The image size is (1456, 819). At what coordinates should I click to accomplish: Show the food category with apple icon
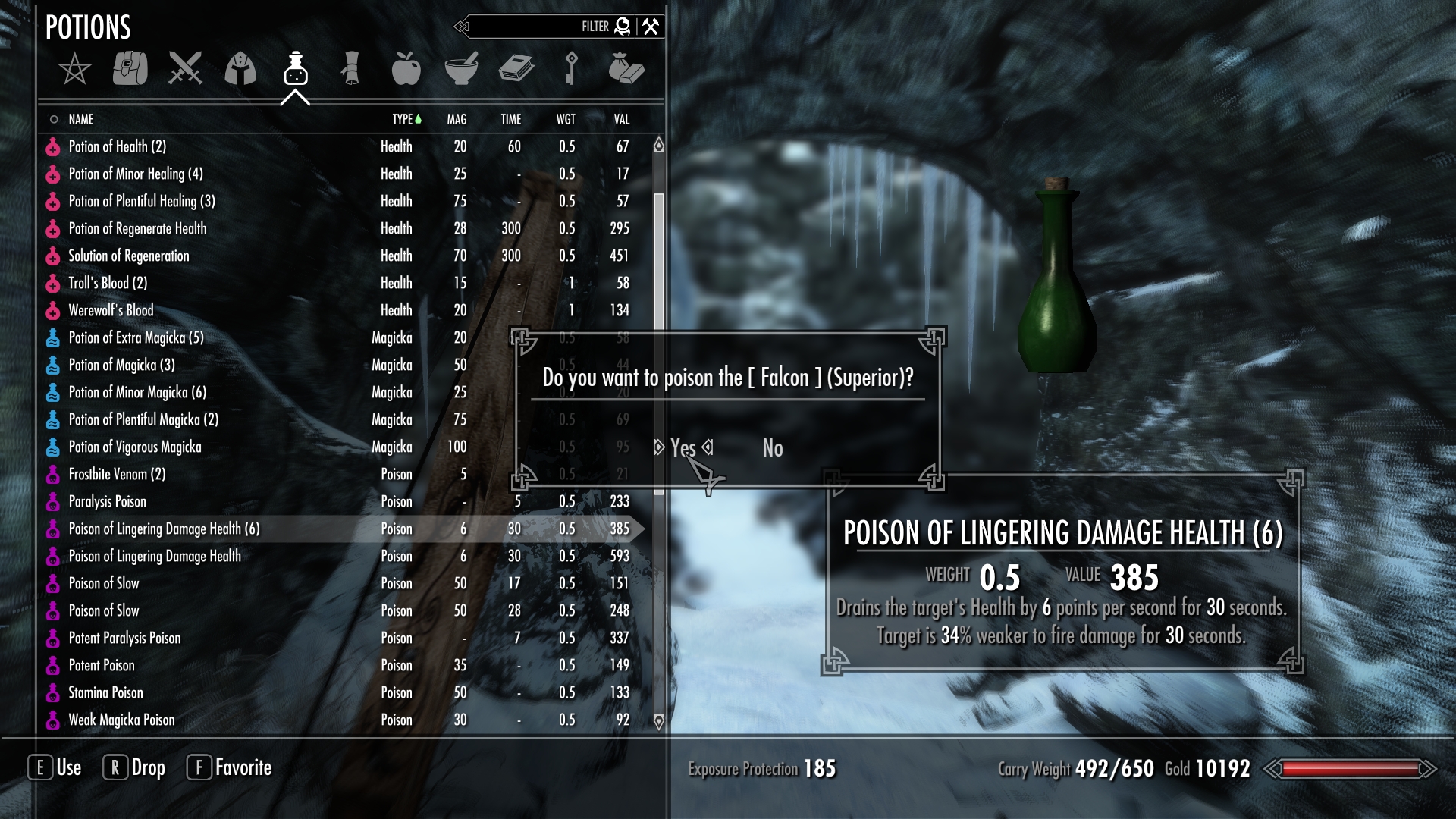point(406,69)
